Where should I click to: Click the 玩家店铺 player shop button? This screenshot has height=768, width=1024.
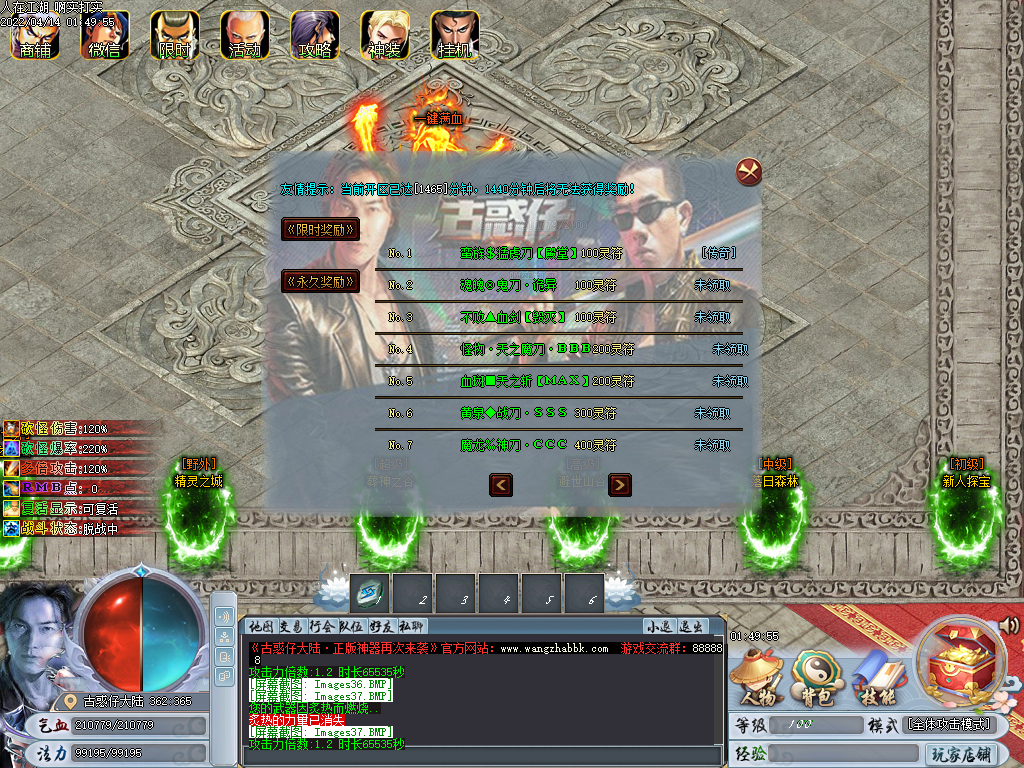962,753
